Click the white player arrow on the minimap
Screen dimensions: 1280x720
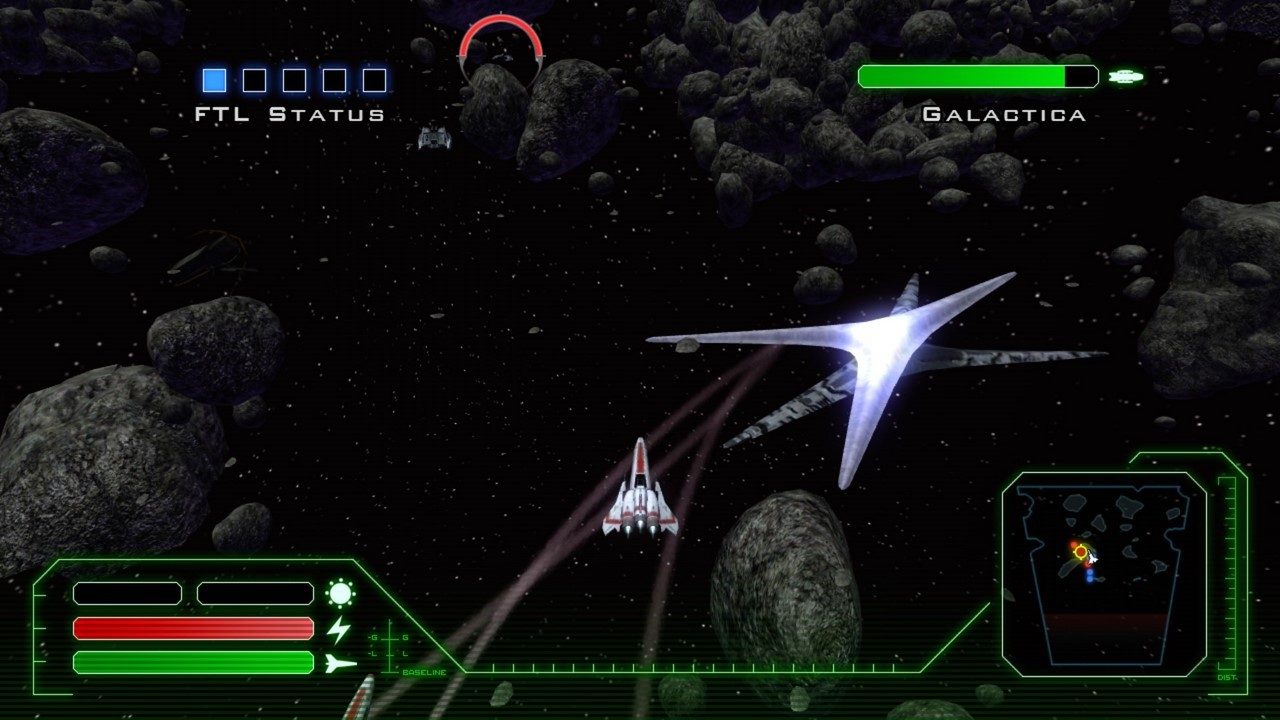(1094, 557)
